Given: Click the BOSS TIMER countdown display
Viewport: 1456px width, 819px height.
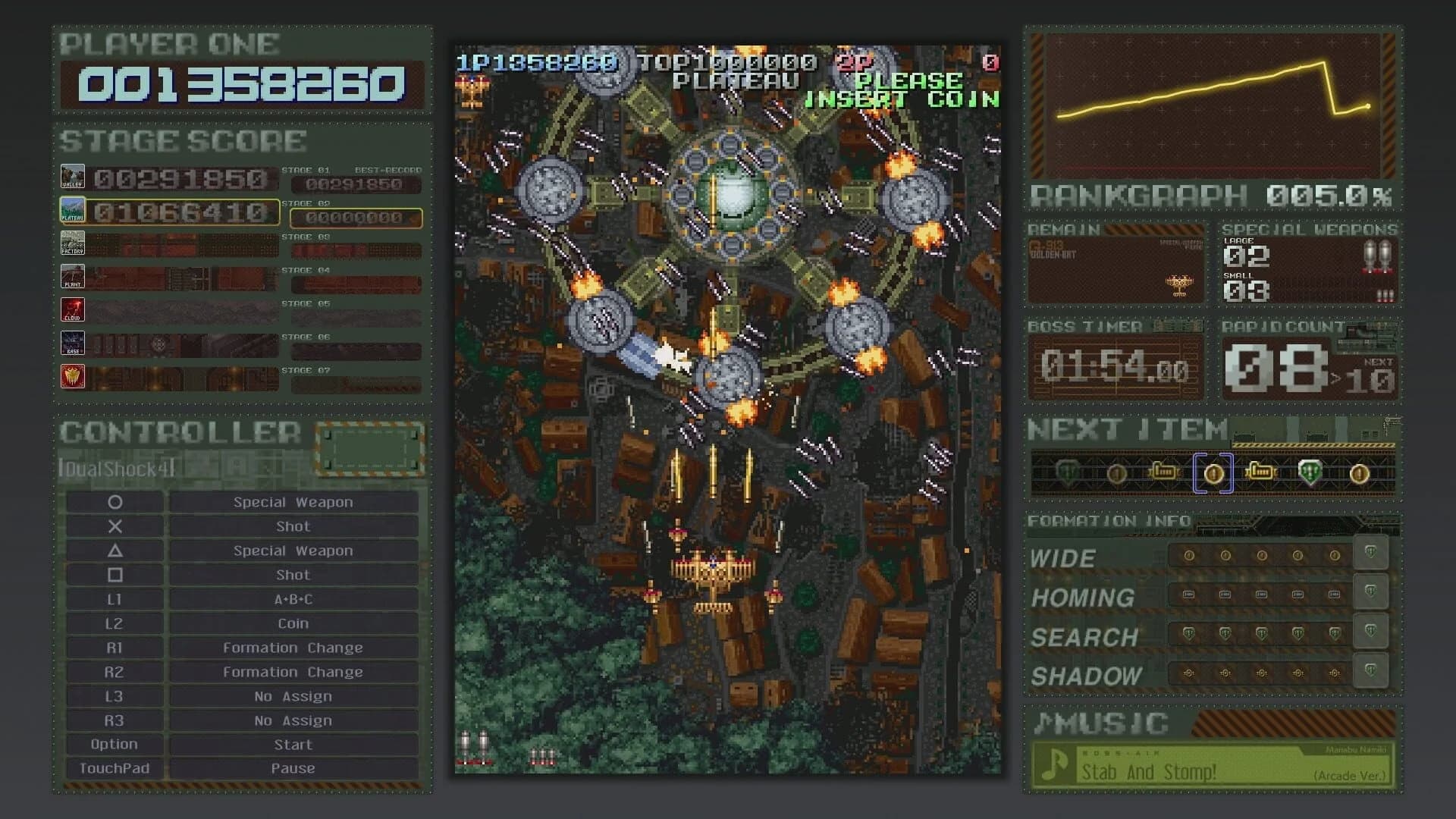Looking at the screenshot, I should point(1113,367).
